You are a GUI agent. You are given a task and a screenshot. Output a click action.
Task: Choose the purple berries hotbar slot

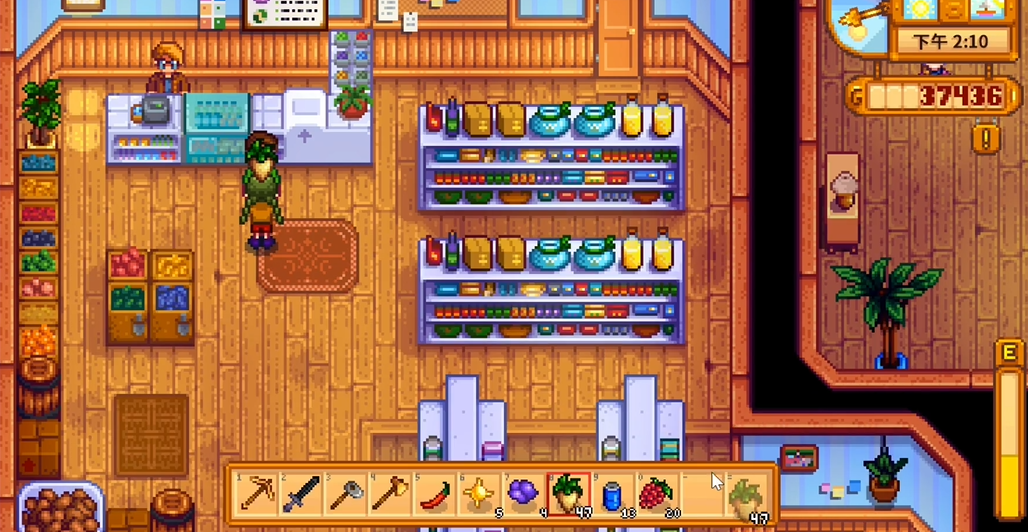pos(522,493)
